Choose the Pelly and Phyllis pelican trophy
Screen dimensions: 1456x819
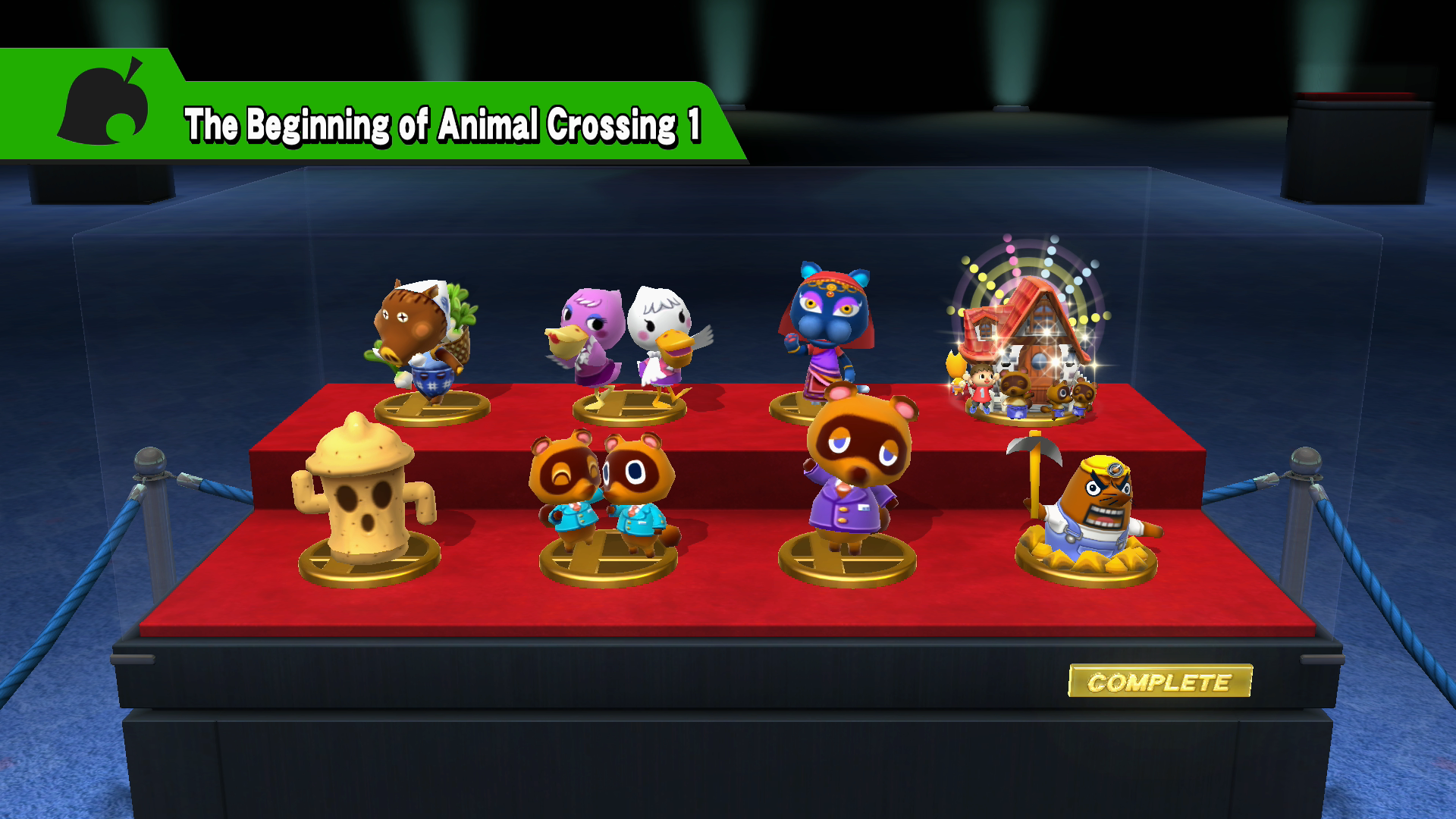pos(628,341)
